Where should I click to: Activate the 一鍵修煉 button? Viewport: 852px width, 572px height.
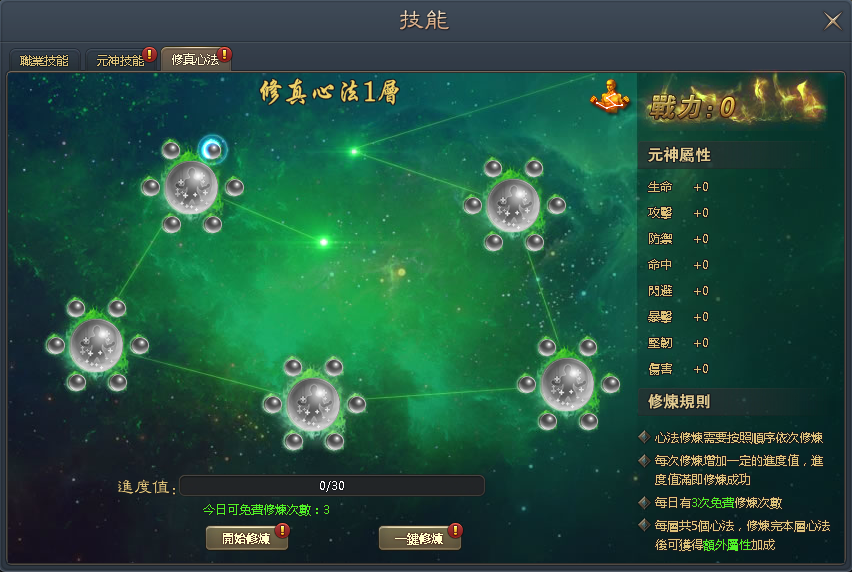tap(419, 538)
